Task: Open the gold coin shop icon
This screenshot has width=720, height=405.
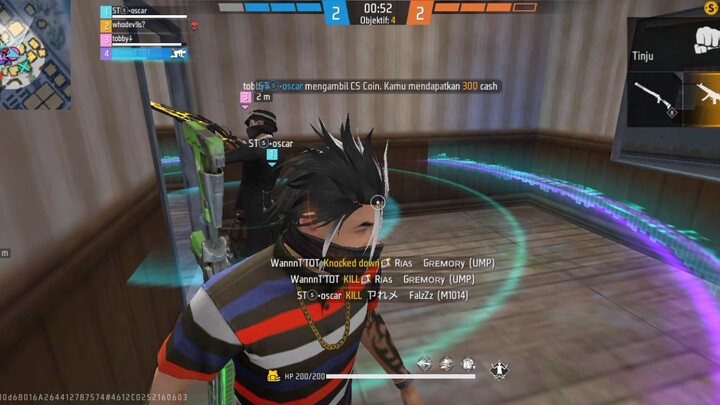Action: (x=711, y=8)
